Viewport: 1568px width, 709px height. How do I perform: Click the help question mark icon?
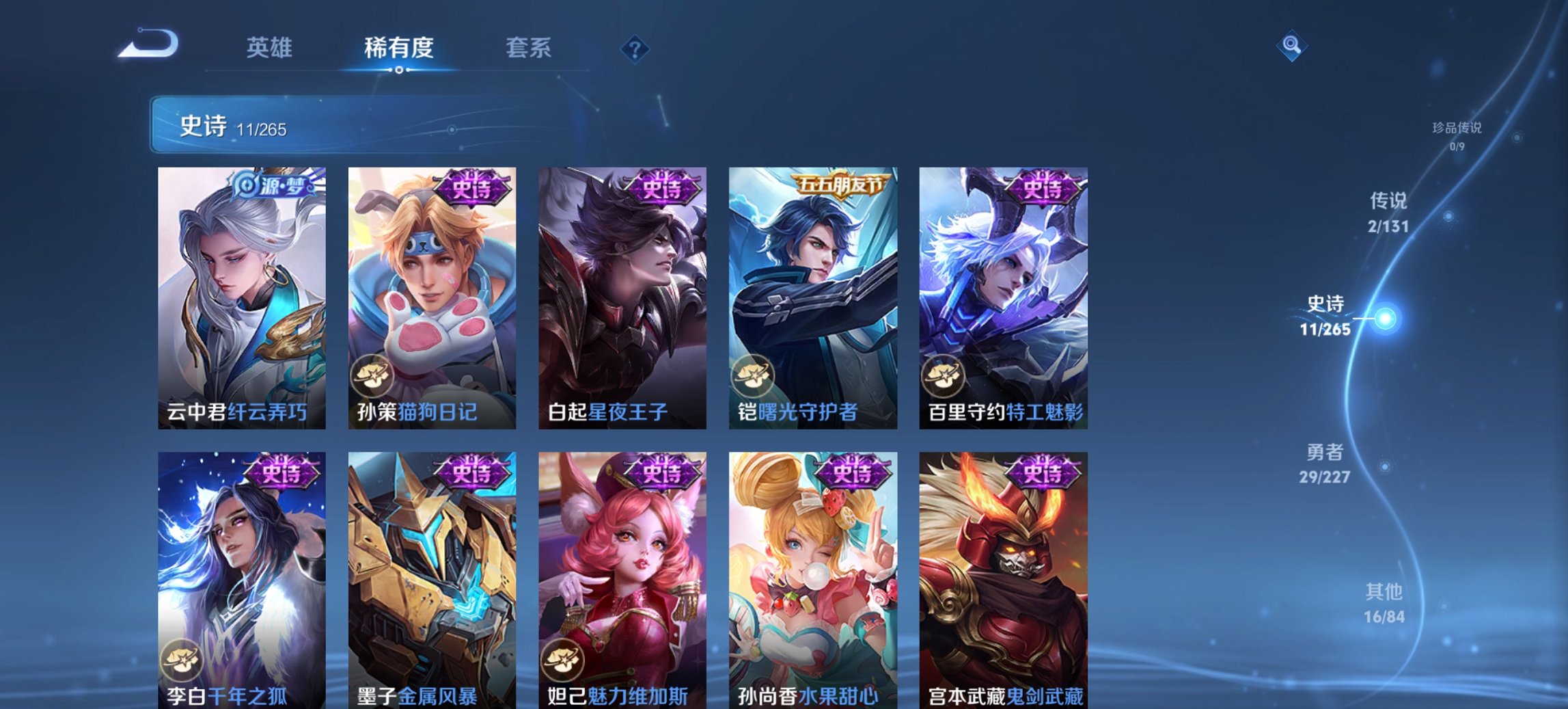(x=635, y=48)
